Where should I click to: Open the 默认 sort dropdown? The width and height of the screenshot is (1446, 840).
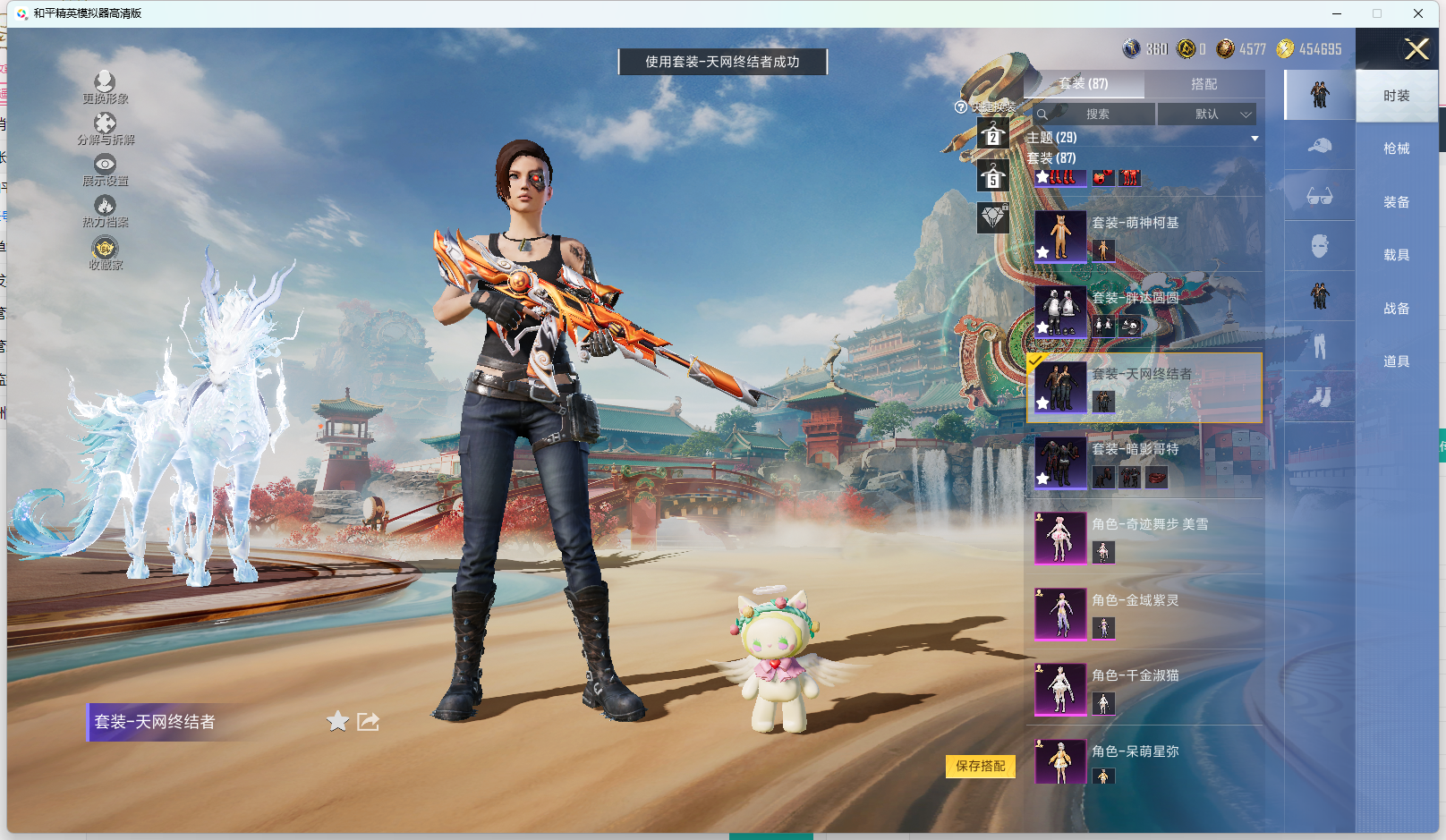click(1207, 115)
